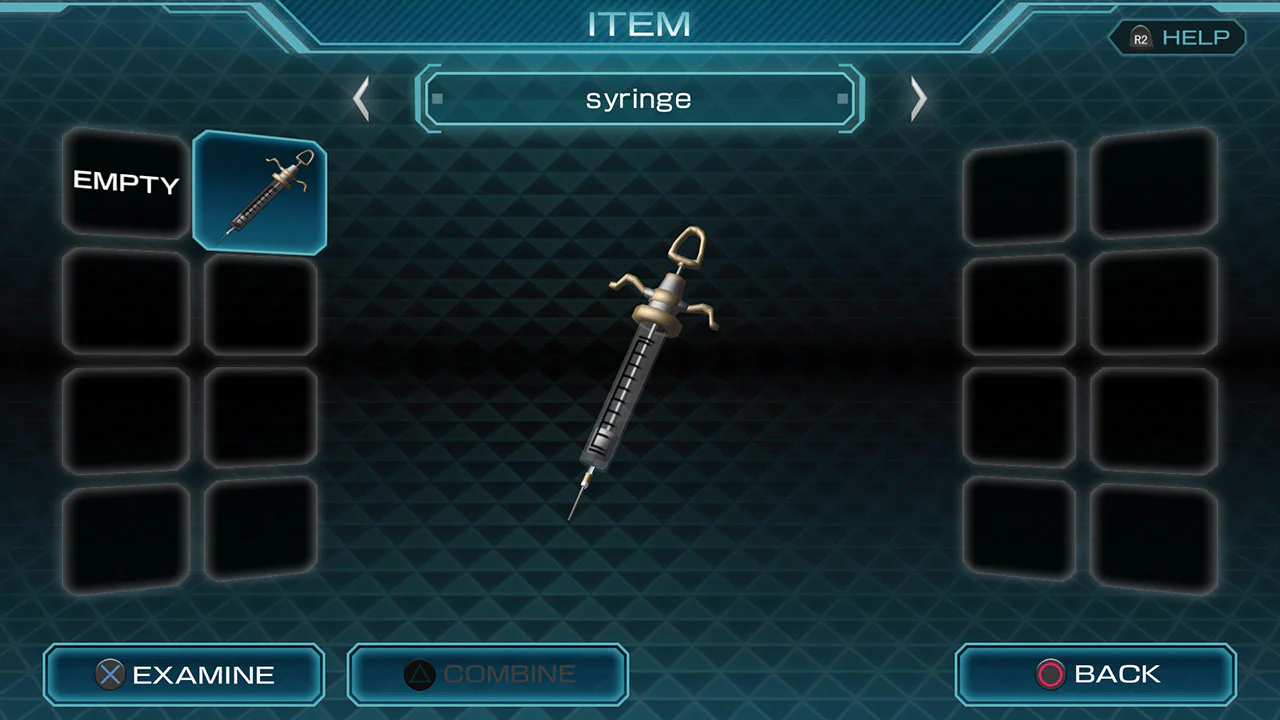Image resolution: width=1280 pixels, height=720 pixels.
Task: Click the right square marker inside the name plate
Action: pyautogui.click(x=842, y=98)
